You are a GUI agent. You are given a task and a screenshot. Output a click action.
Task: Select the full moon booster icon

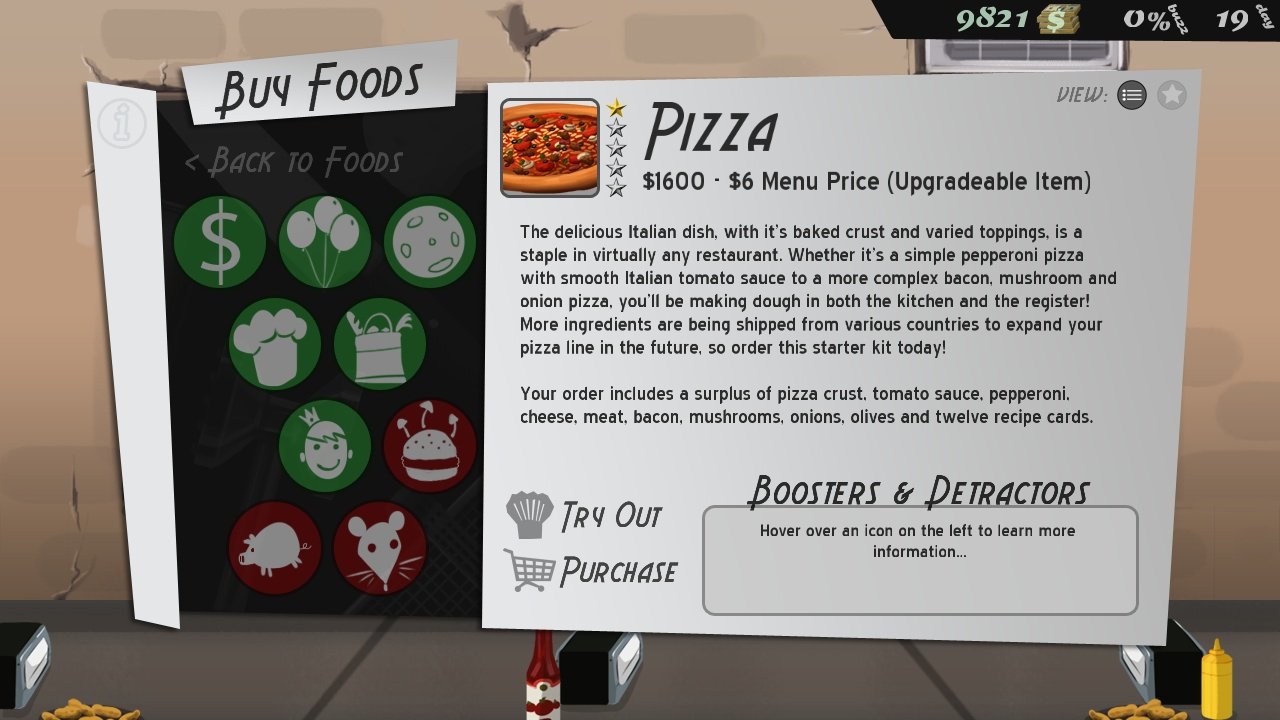(x=429, y=241)
